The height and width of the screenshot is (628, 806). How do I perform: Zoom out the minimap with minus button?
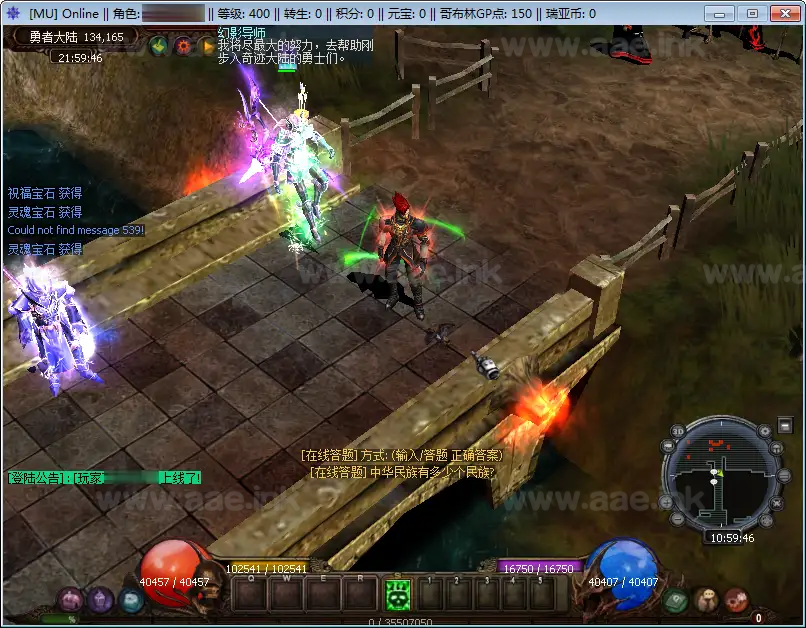(x=676, y=521)
